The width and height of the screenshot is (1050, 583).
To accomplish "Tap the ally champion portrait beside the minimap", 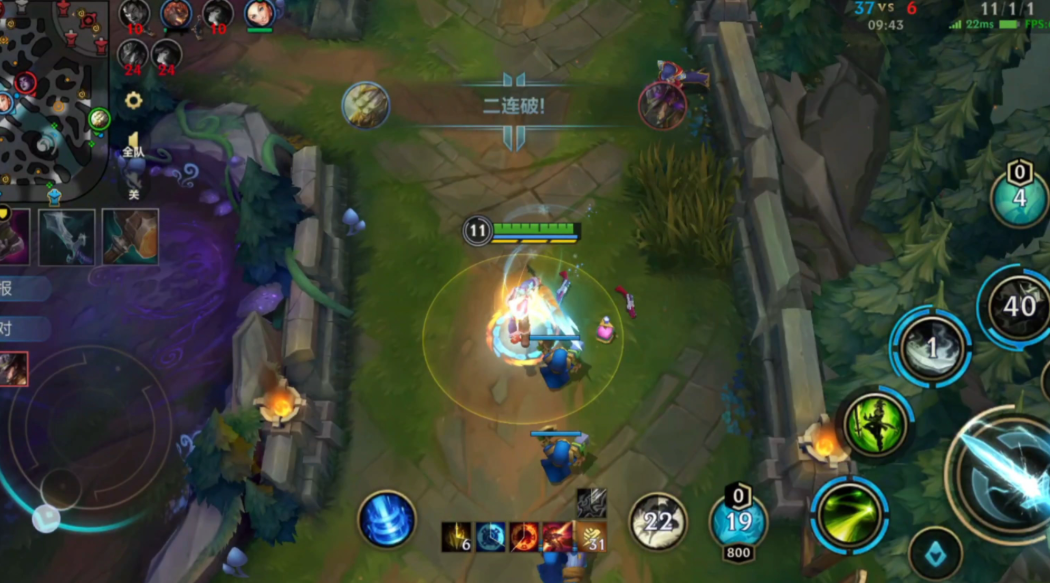I will [x=14, y=369].
